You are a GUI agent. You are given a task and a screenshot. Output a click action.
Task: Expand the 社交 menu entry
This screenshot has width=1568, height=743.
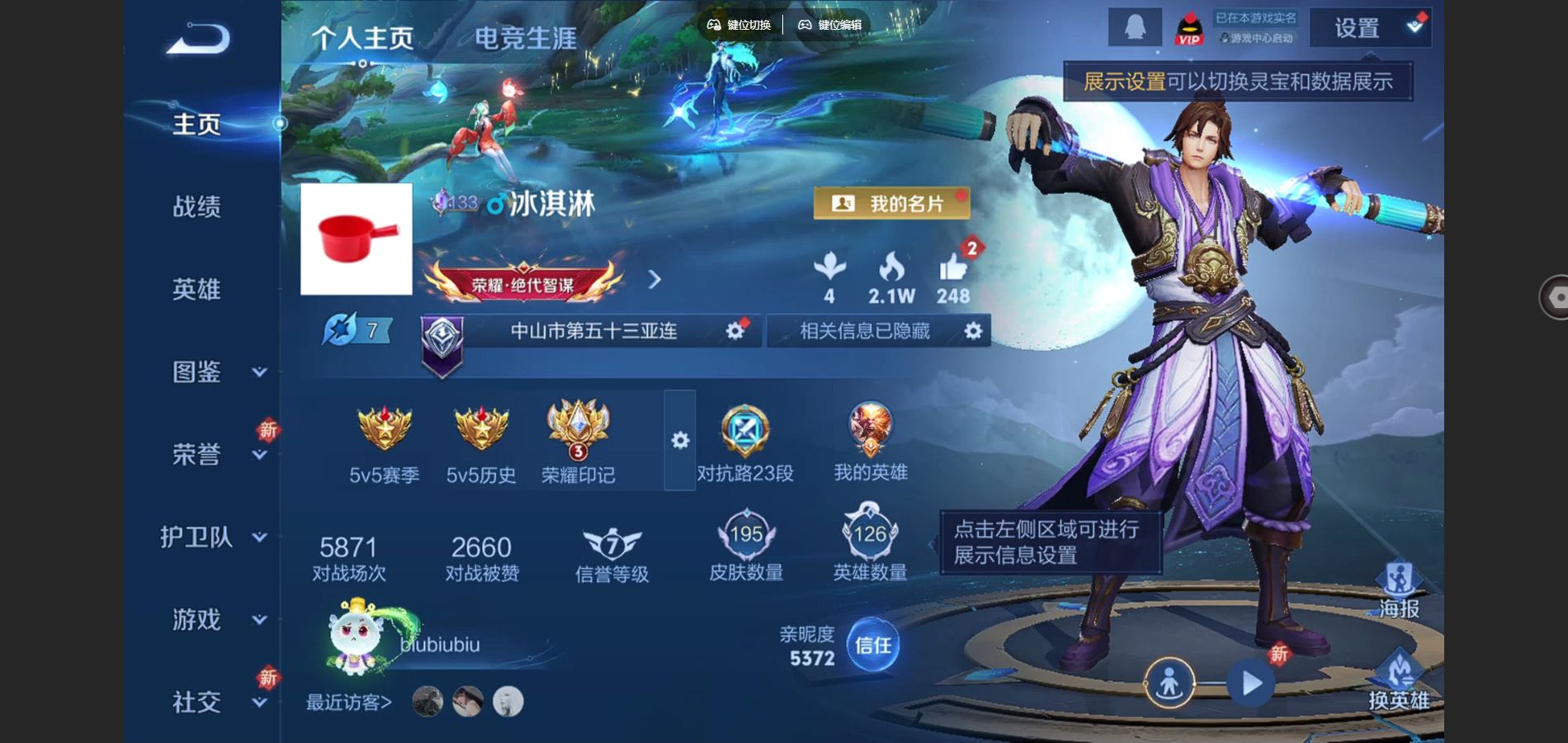(x=213, y=702)
